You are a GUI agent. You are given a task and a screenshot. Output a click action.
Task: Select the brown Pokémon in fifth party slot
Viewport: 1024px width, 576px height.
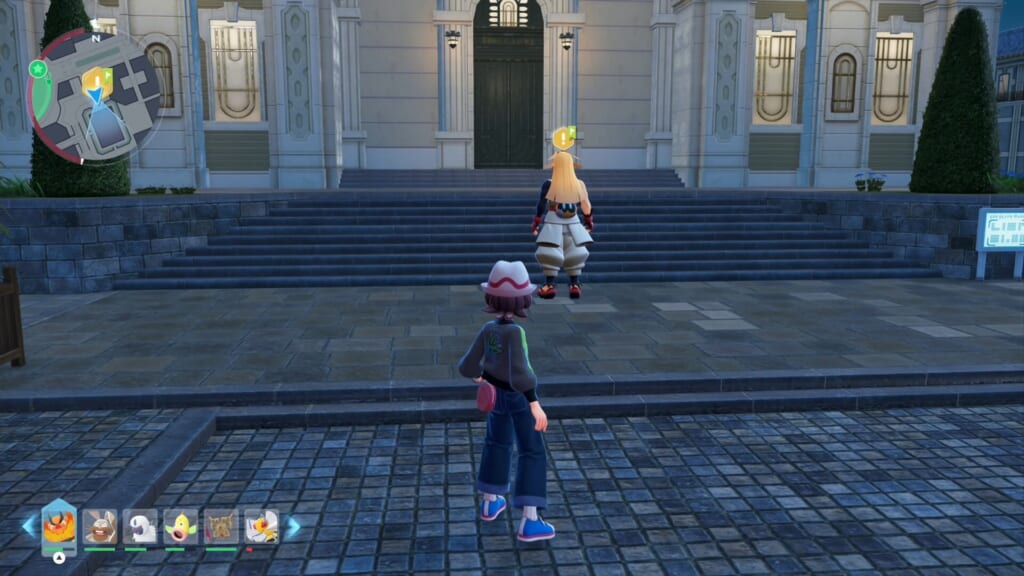pos(221,526)
